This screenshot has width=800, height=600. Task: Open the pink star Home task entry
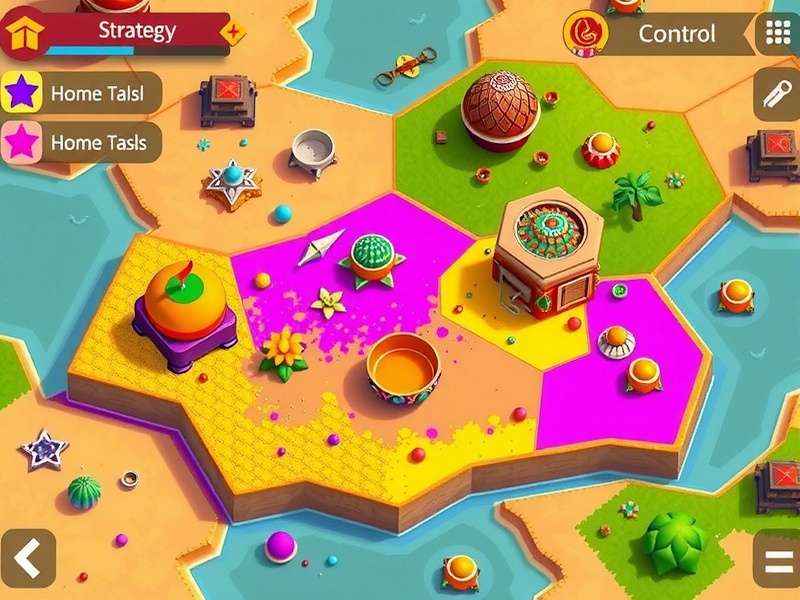(80, 143)
